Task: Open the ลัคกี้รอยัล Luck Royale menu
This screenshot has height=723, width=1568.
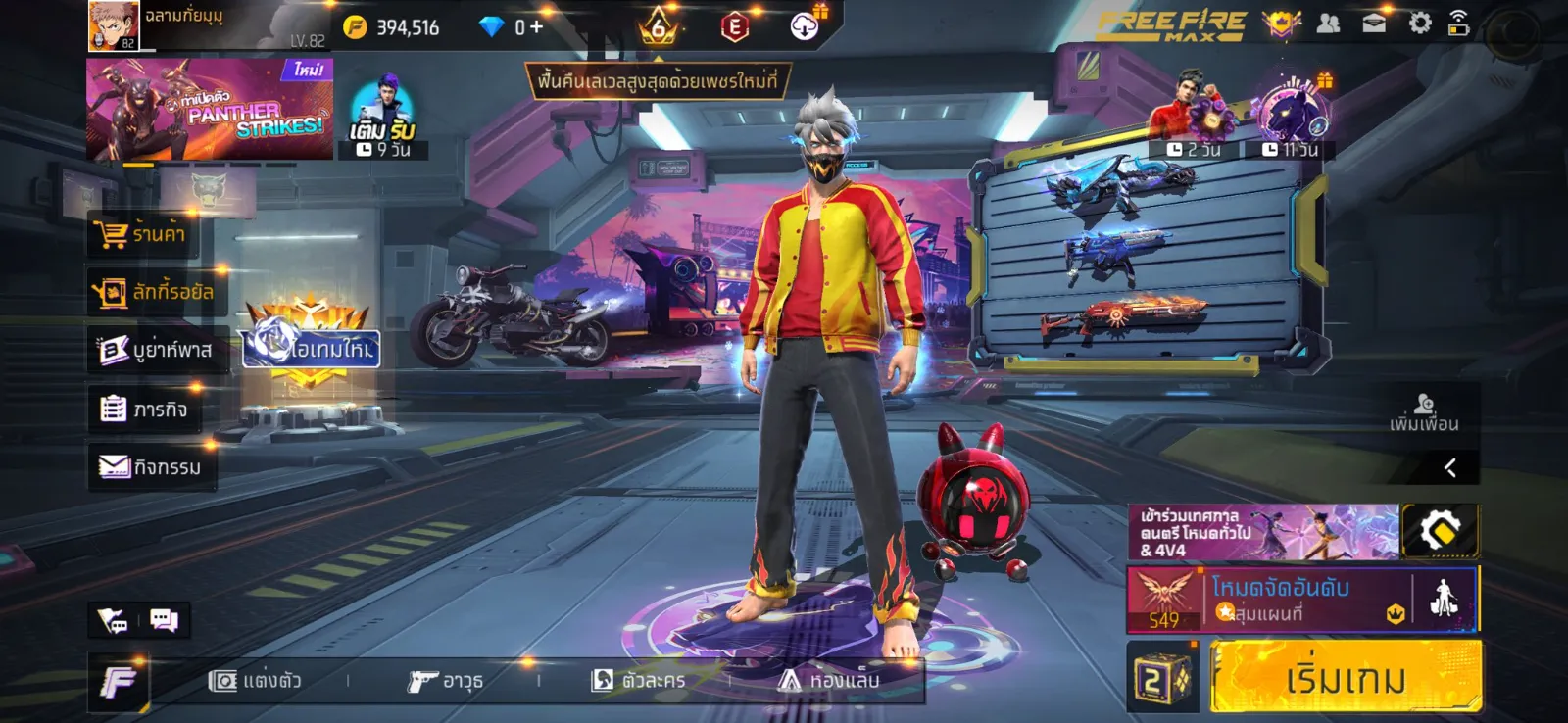Action: pos(154,292)
